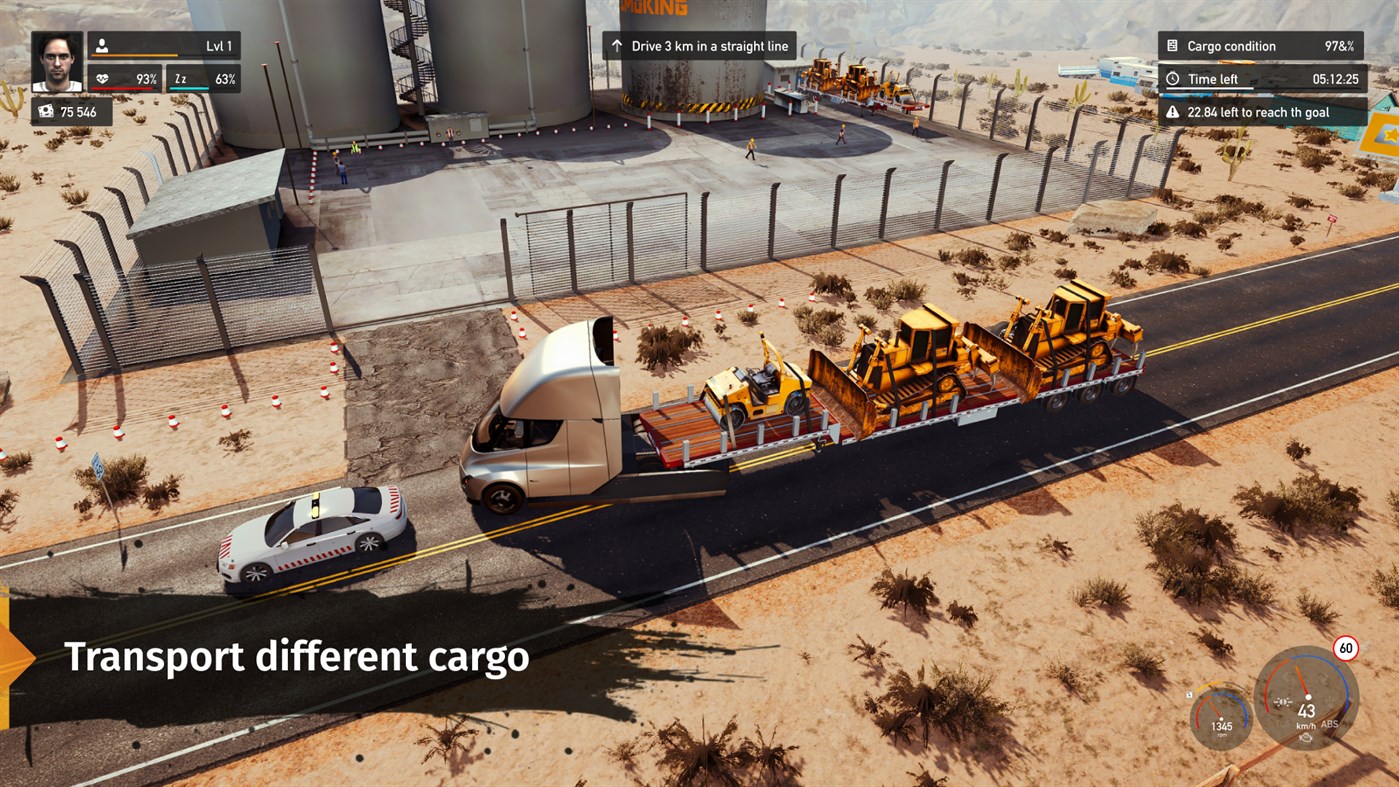Click the heart-rate health icon
Screen dimensions: 1399x787
(103, 78)
